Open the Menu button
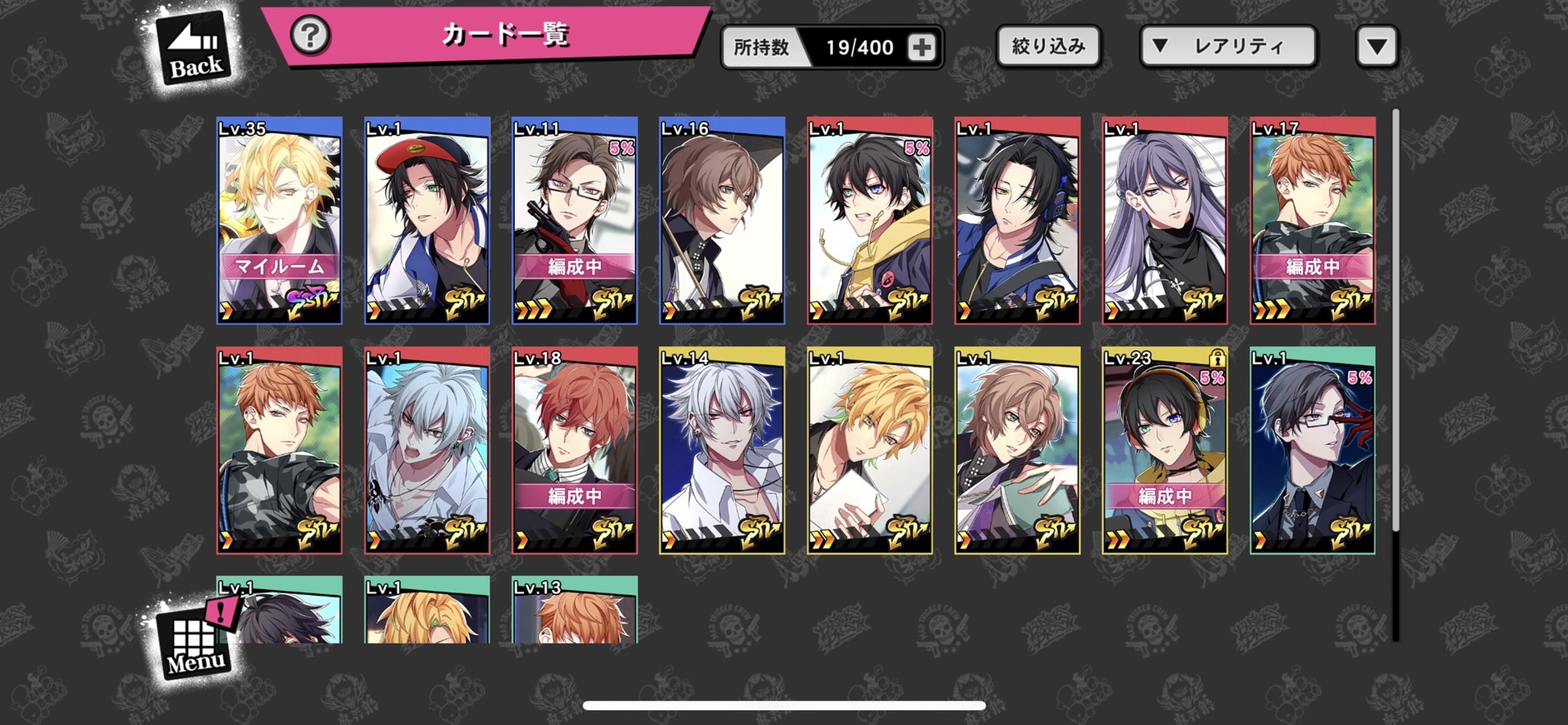Image resolution: width=1568 pixels, height=725 pixels. click(x=195, y=643)
